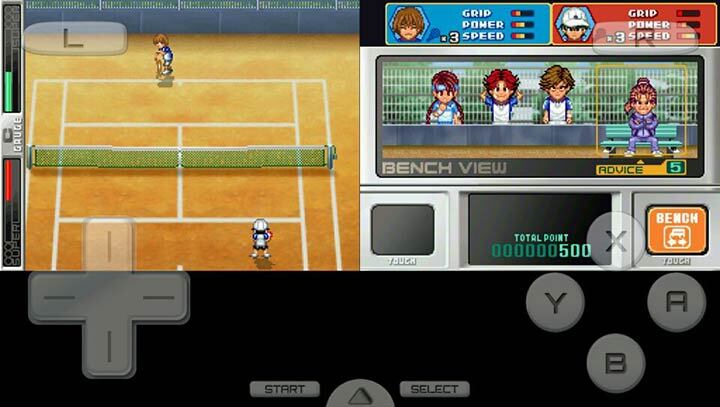Screen dimensions: 720x407
Task: Tap the emulator START button
Action: (x=285, y=389)
